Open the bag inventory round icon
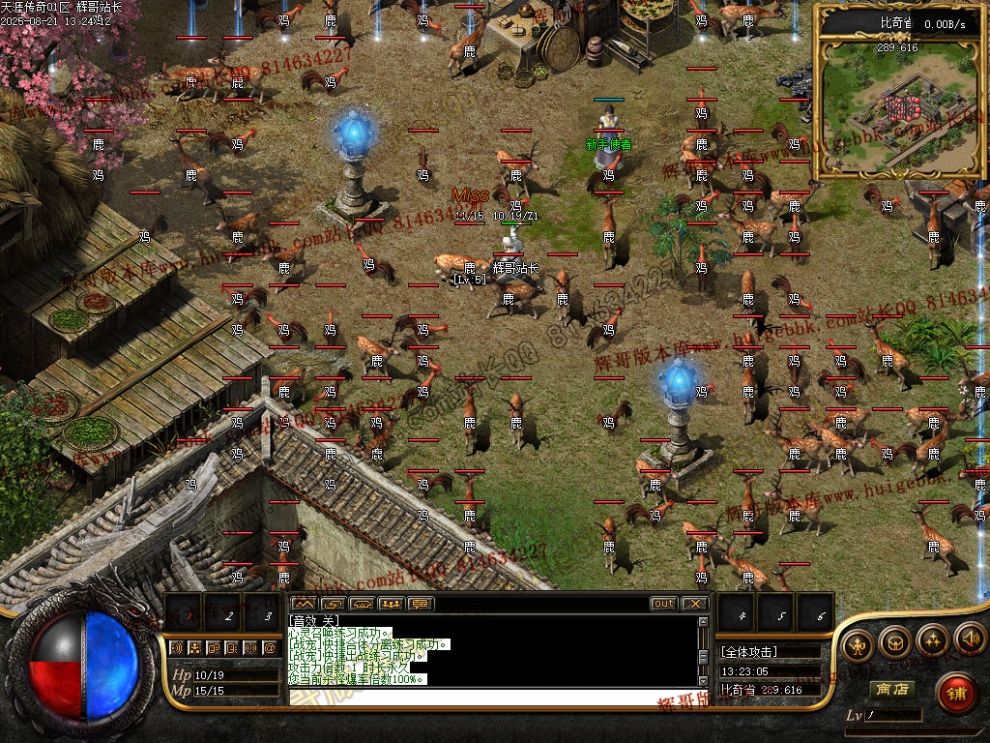Viewport: 990px width, 743px height. (x=894, y=641)
